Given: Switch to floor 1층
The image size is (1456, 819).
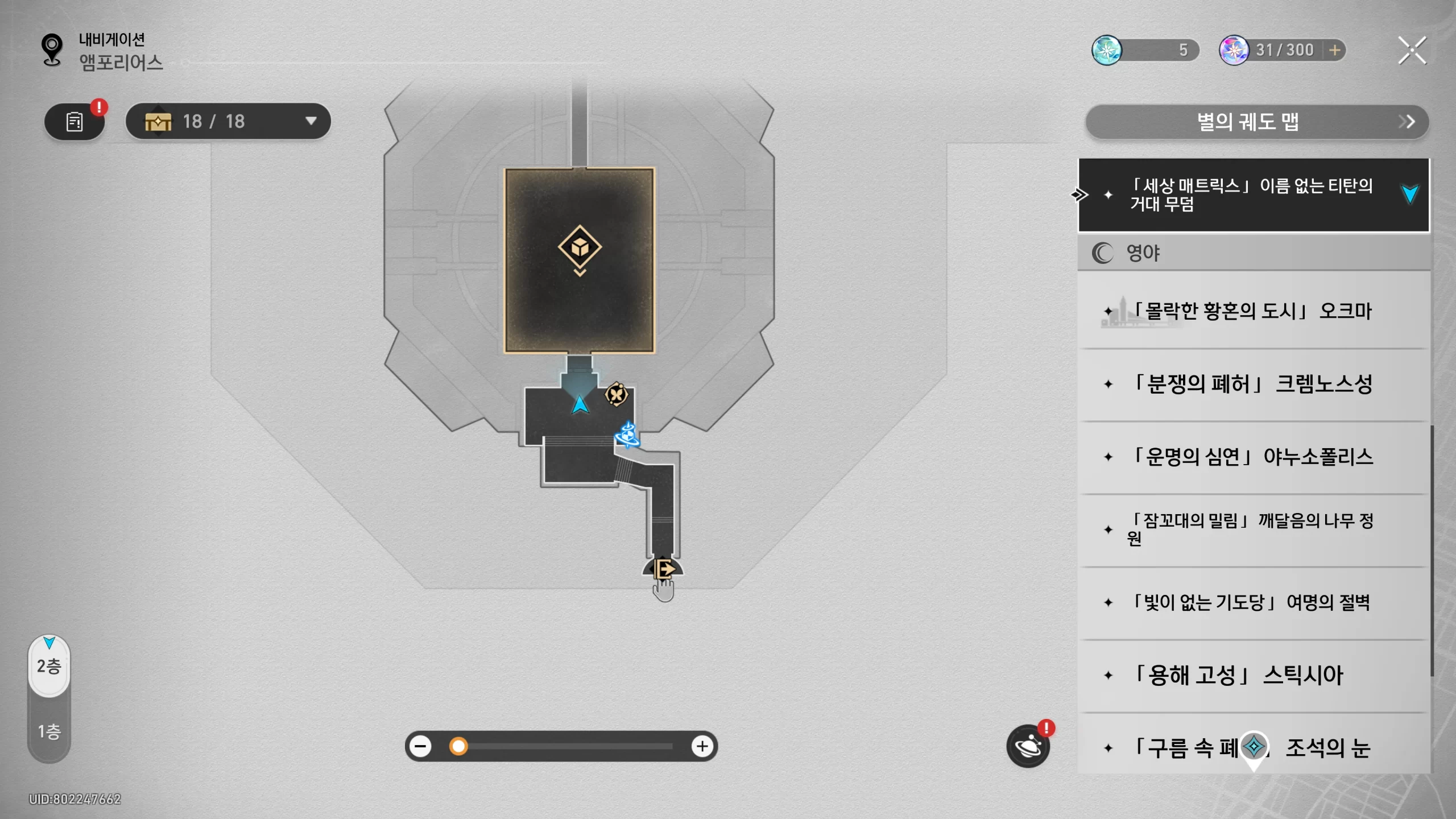Looking at the screenshot, I should (x=49, y=731).
